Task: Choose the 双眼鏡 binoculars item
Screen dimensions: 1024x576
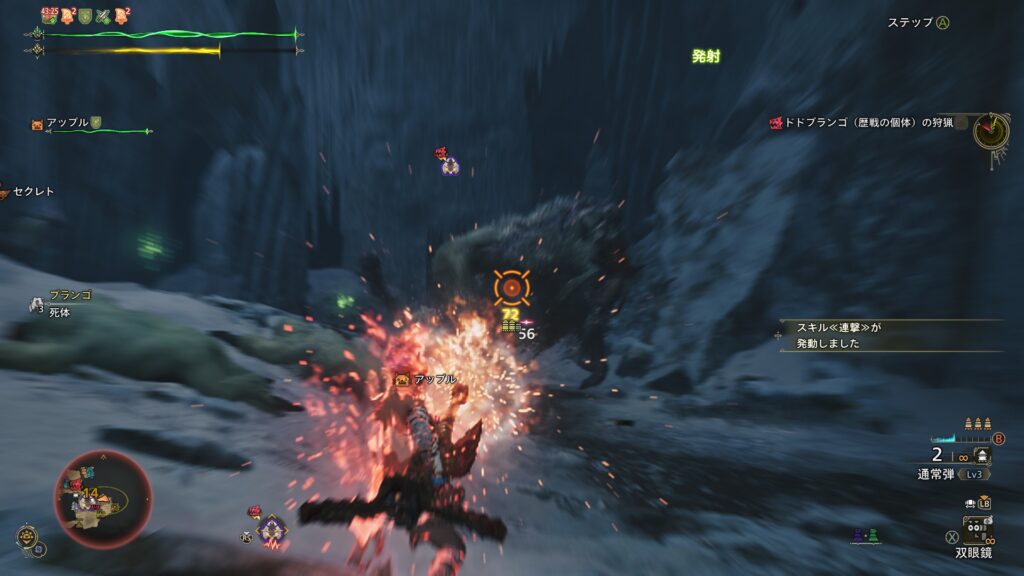Action: (973, 551)
